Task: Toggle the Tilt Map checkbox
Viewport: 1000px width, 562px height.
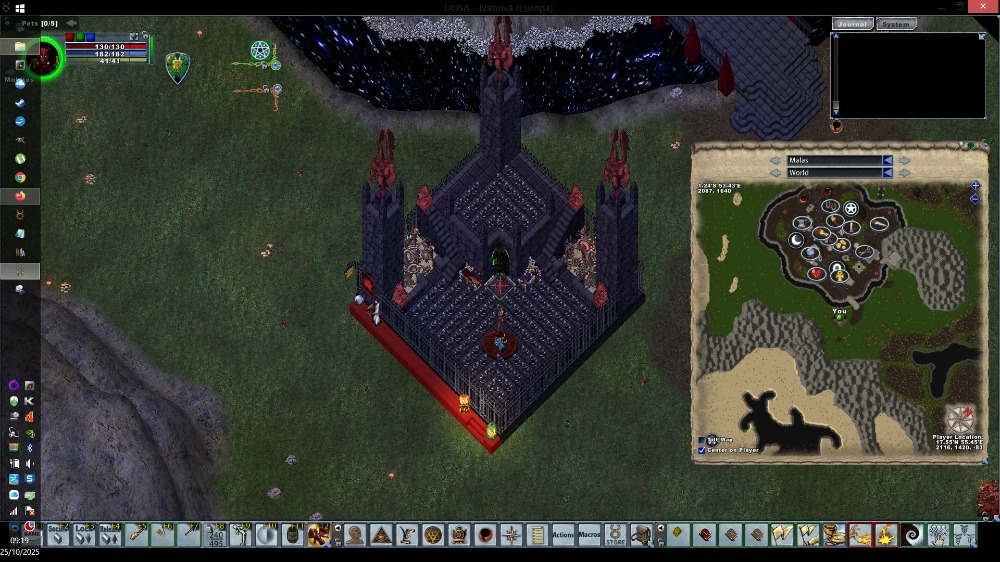Action: pyautogui.click(x=701, y=439)
